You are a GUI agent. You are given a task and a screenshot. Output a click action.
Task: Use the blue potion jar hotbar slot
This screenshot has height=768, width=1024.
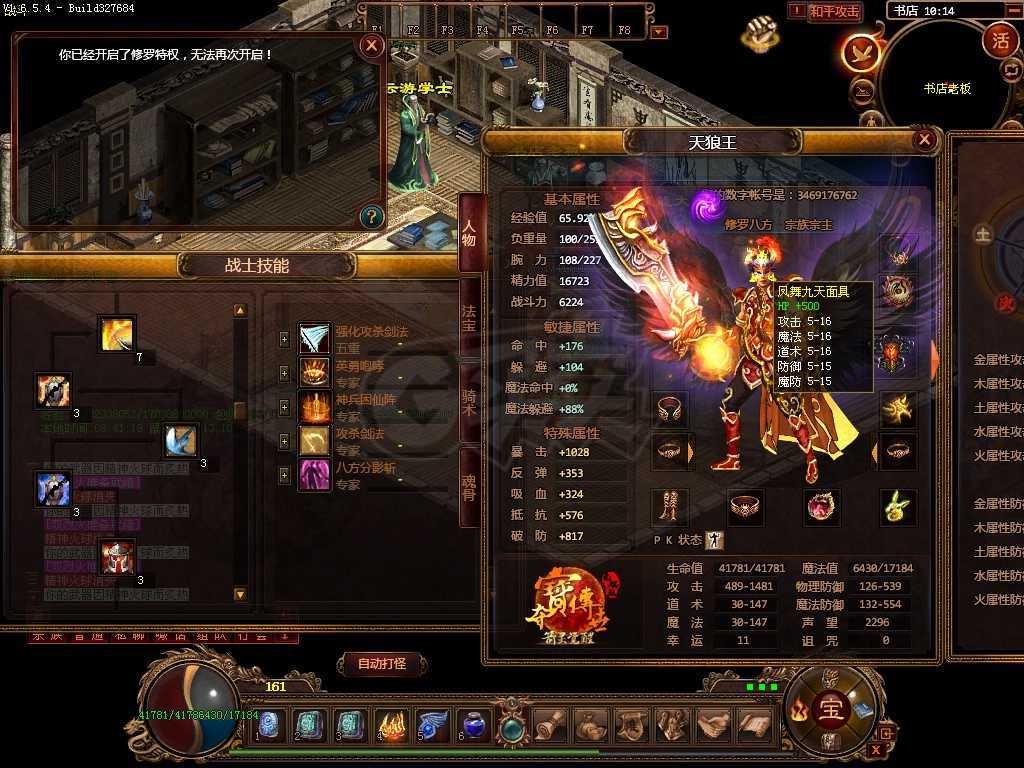tap(472, 725)
